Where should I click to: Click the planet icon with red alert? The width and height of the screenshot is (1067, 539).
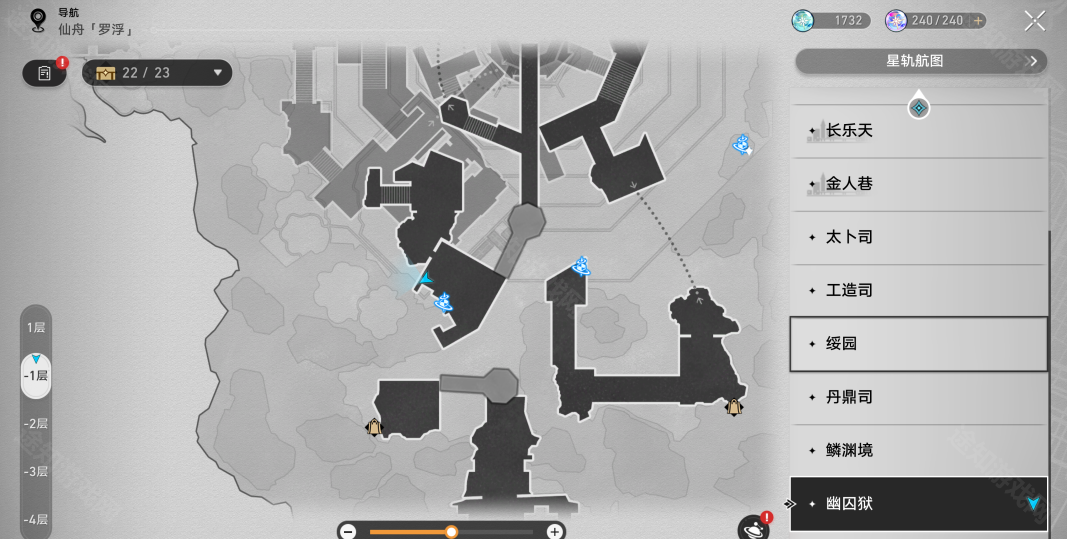pos(753,527)
